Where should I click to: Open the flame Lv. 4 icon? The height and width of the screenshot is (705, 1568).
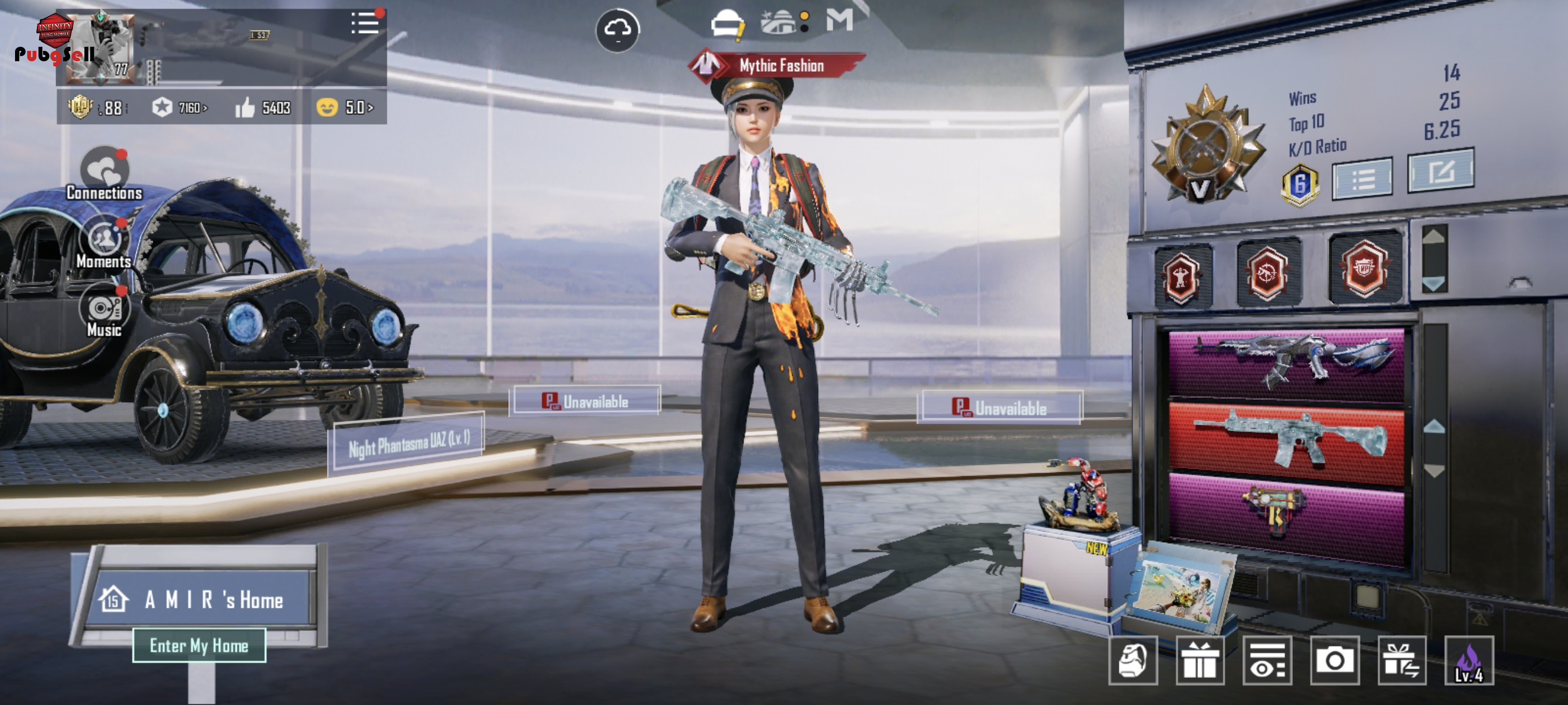[1468, 661]
